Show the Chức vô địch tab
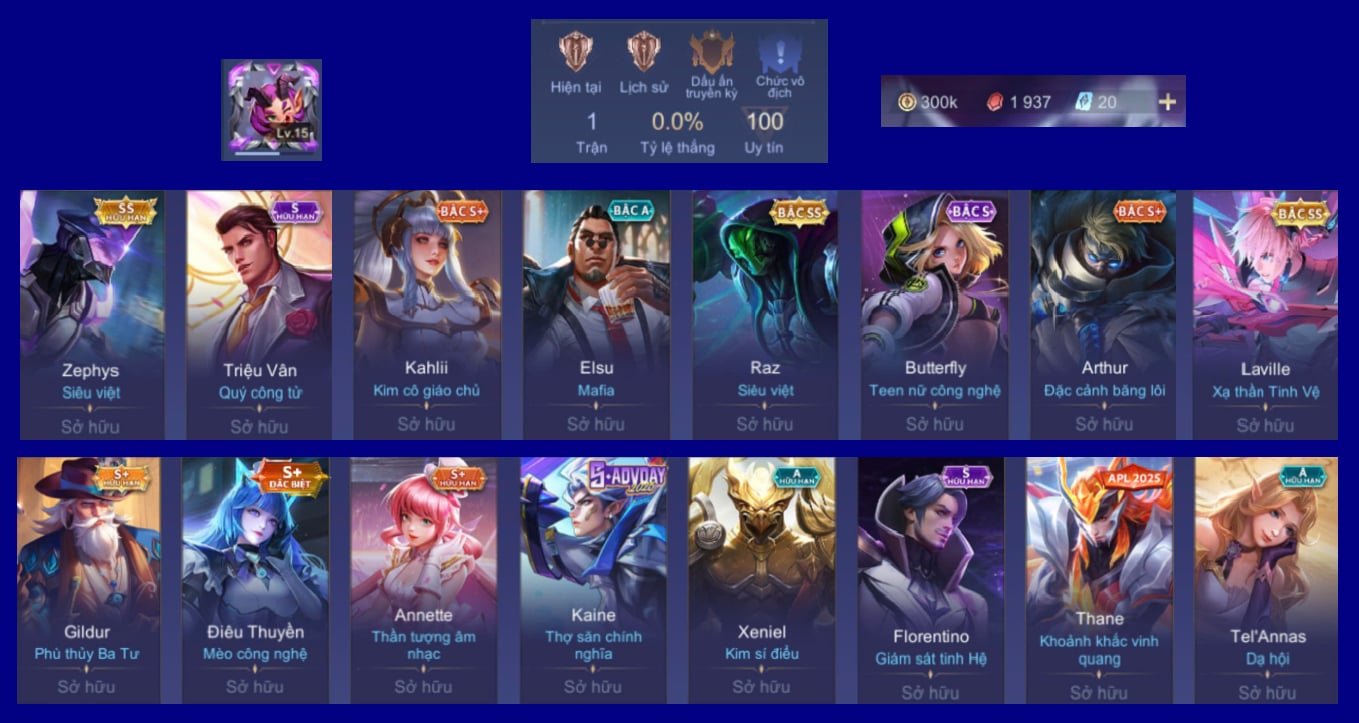This screenshot has height=723, width=1359. 779,64
